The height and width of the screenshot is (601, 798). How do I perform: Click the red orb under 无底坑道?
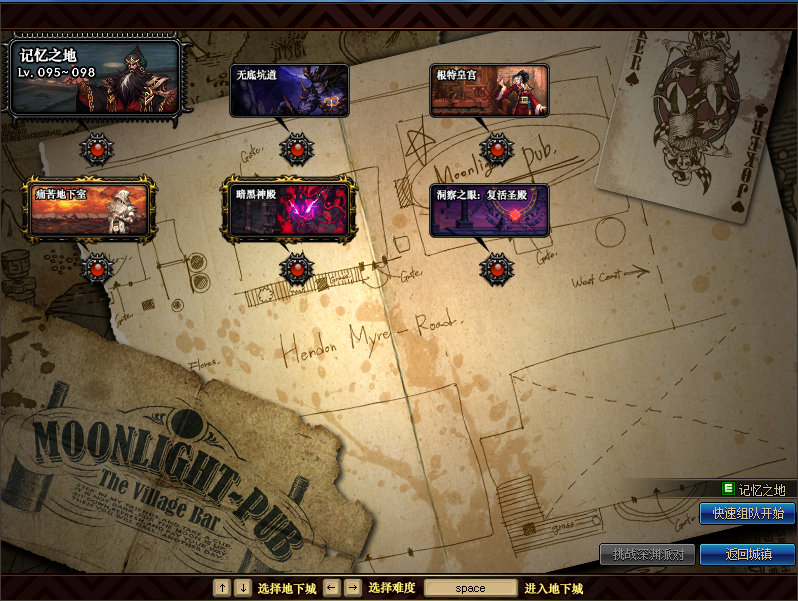pyautogui.click(x=297, y=150)
